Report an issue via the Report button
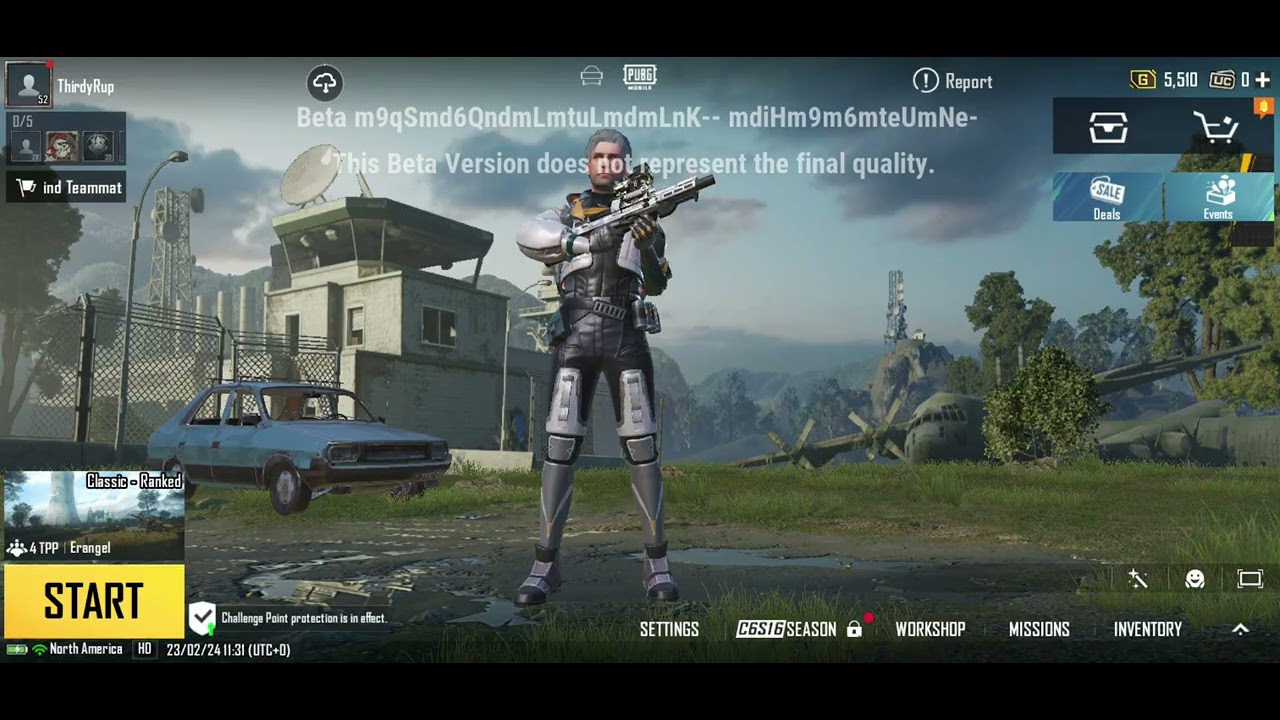This screenshot has width=1280, height=720. click(953, 81)
